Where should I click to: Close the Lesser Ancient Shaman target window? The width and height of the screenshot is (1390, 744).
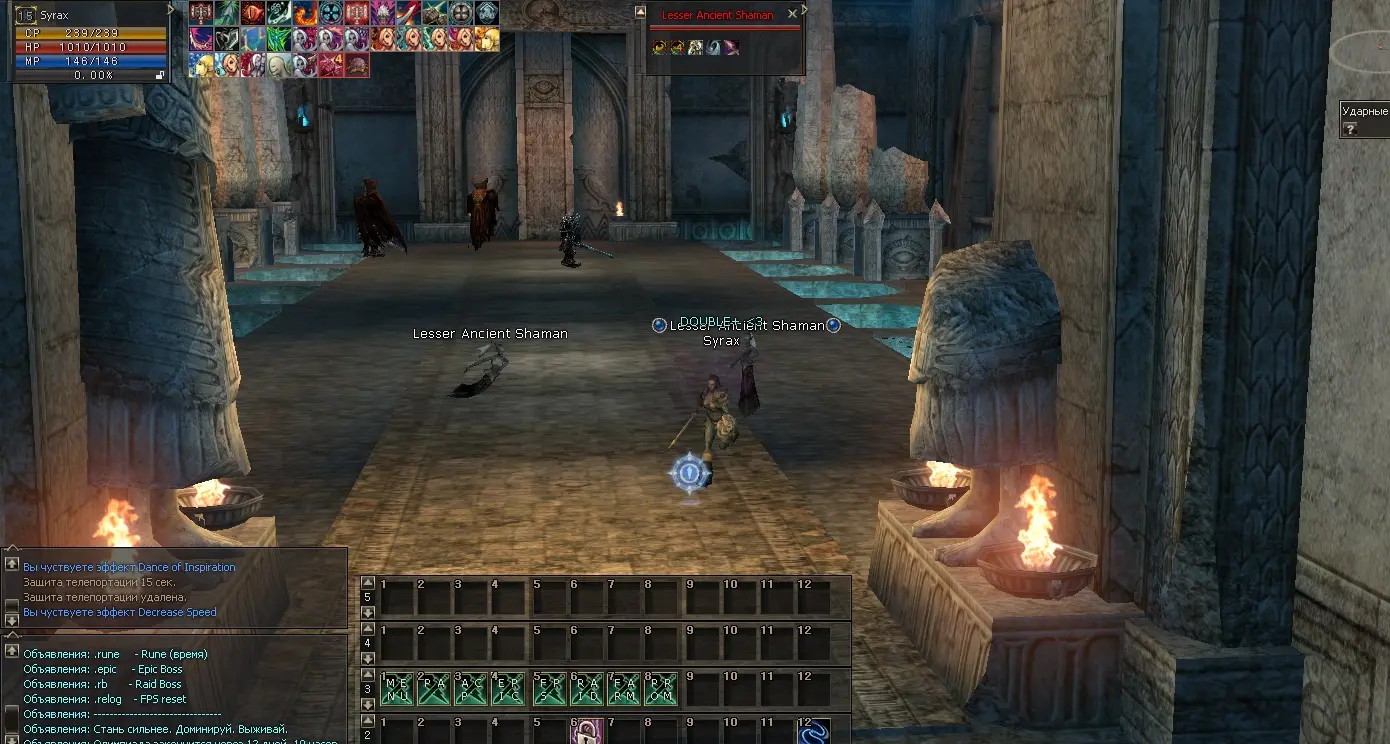point(793,14)
